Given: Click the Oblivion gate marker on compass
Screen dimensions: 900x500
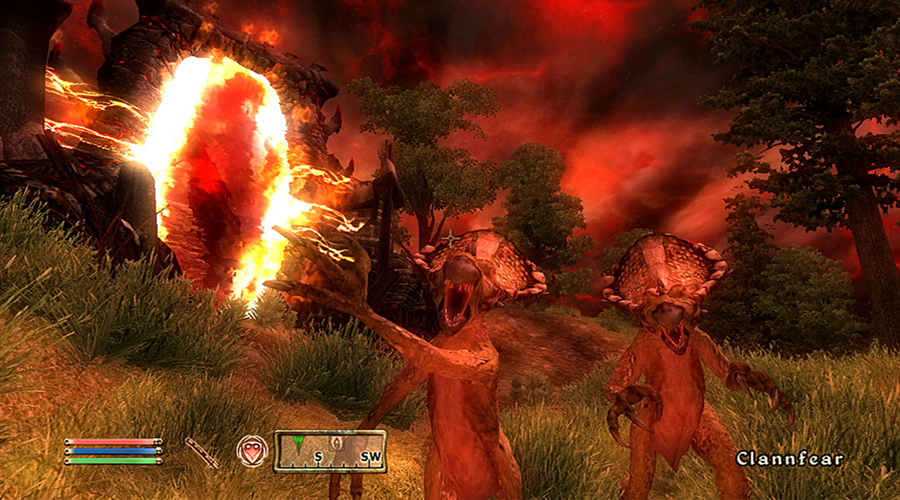Looking at the screenshot, I should pos(338,443).
